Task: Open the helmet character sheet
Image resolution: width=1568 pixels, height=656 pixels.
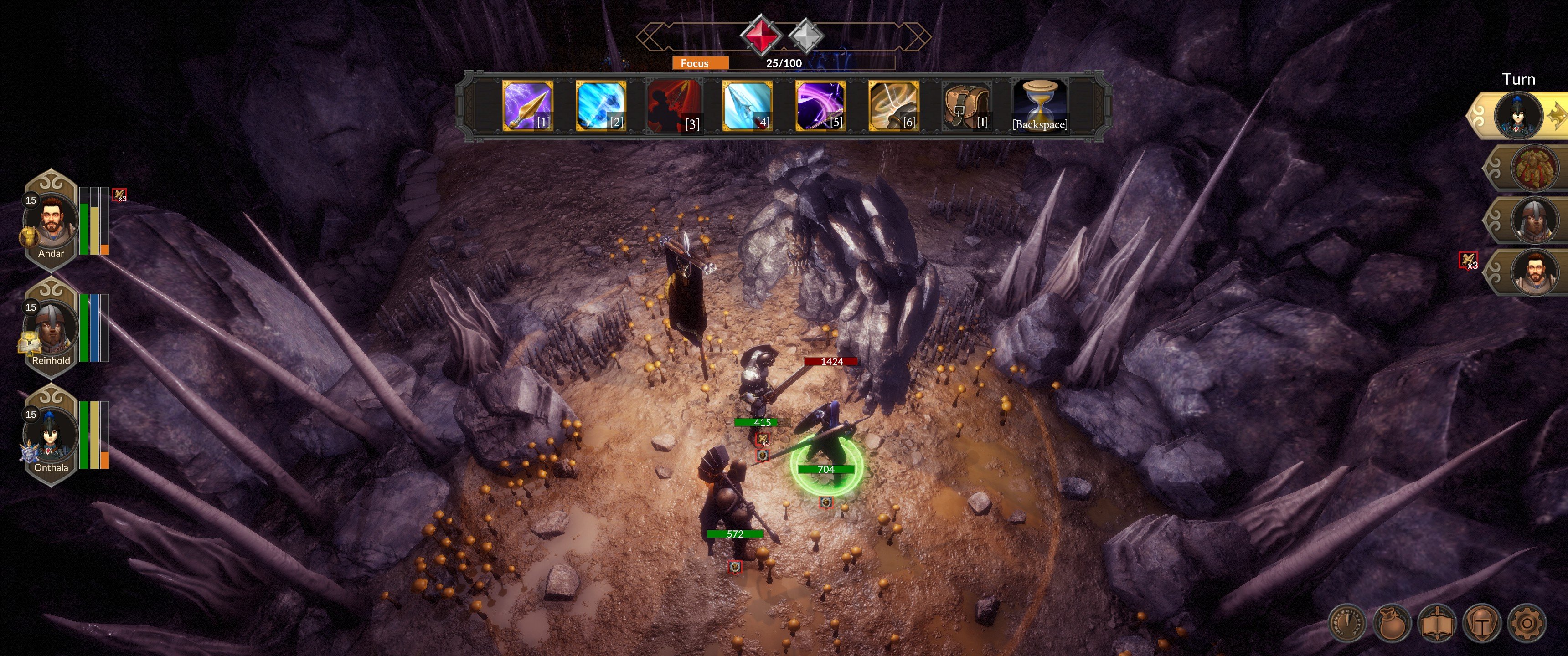Action: tap(1481, 623)
